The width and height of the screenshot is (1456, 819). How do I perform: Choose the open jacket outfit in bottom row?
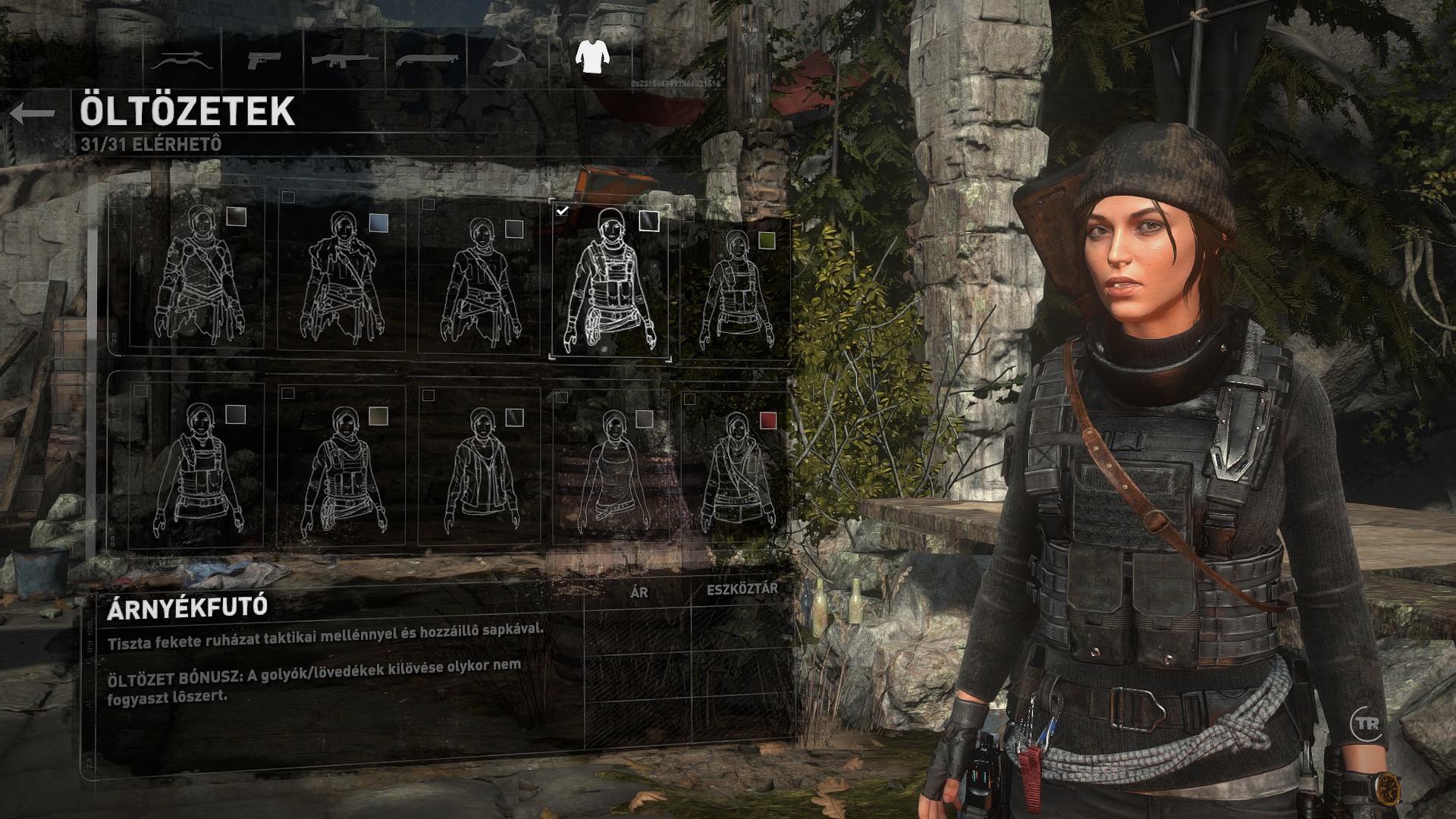(479, 466)
